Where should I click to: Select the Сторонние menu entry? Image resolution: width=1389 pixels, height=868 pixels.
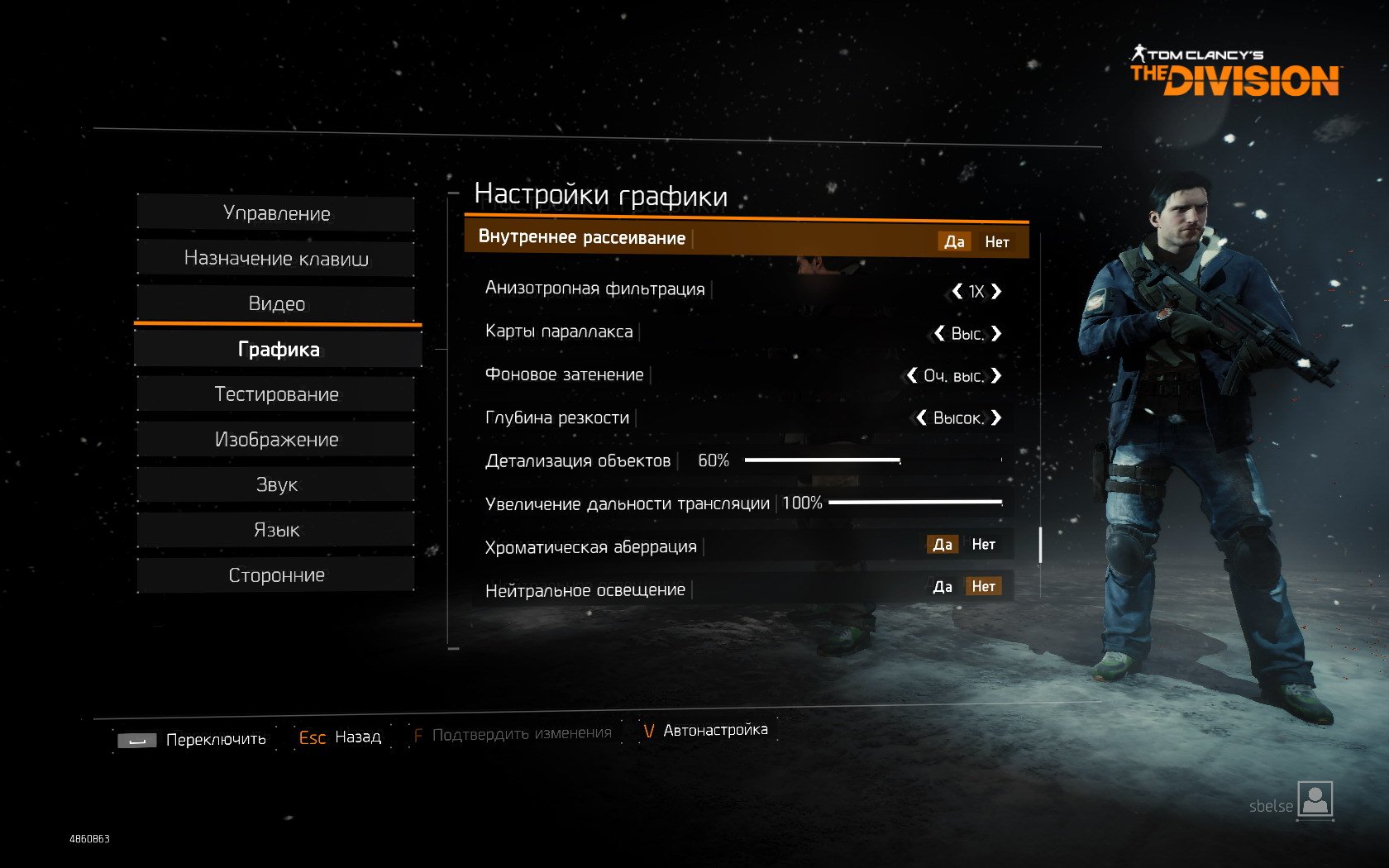point(276,575)
